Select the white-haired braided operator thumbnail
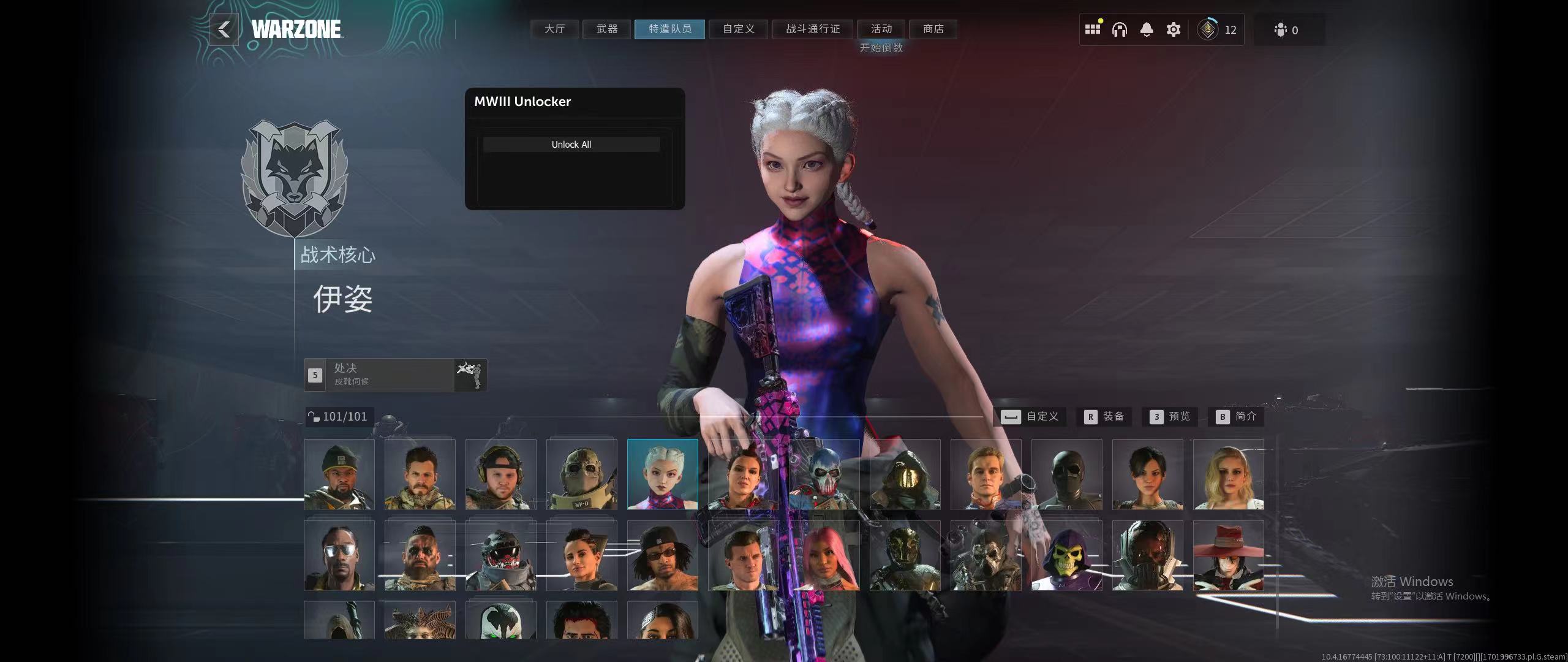1568x662 pixels. (x=662, y=474)
